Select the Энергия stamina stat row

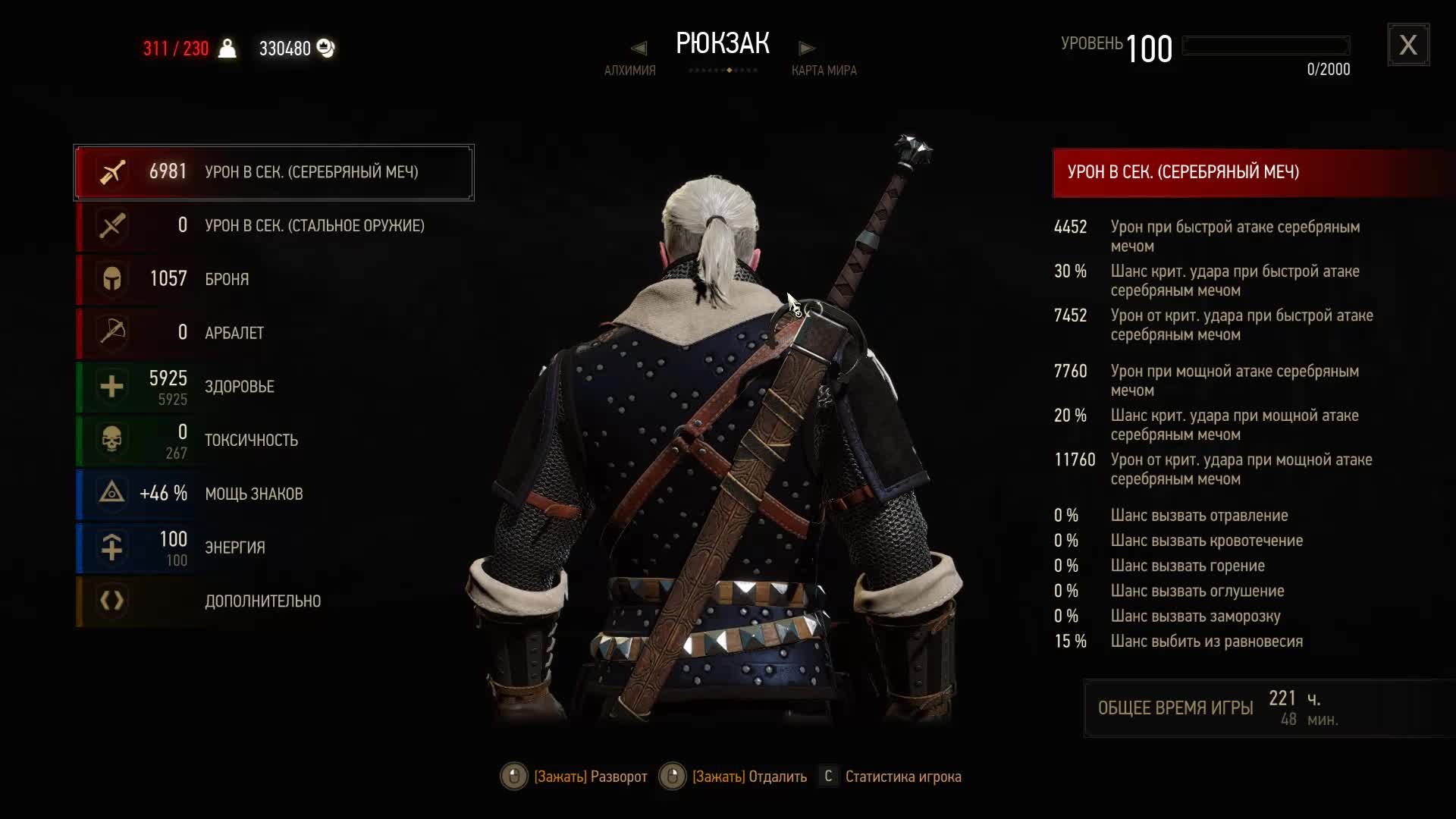[274, 548]
